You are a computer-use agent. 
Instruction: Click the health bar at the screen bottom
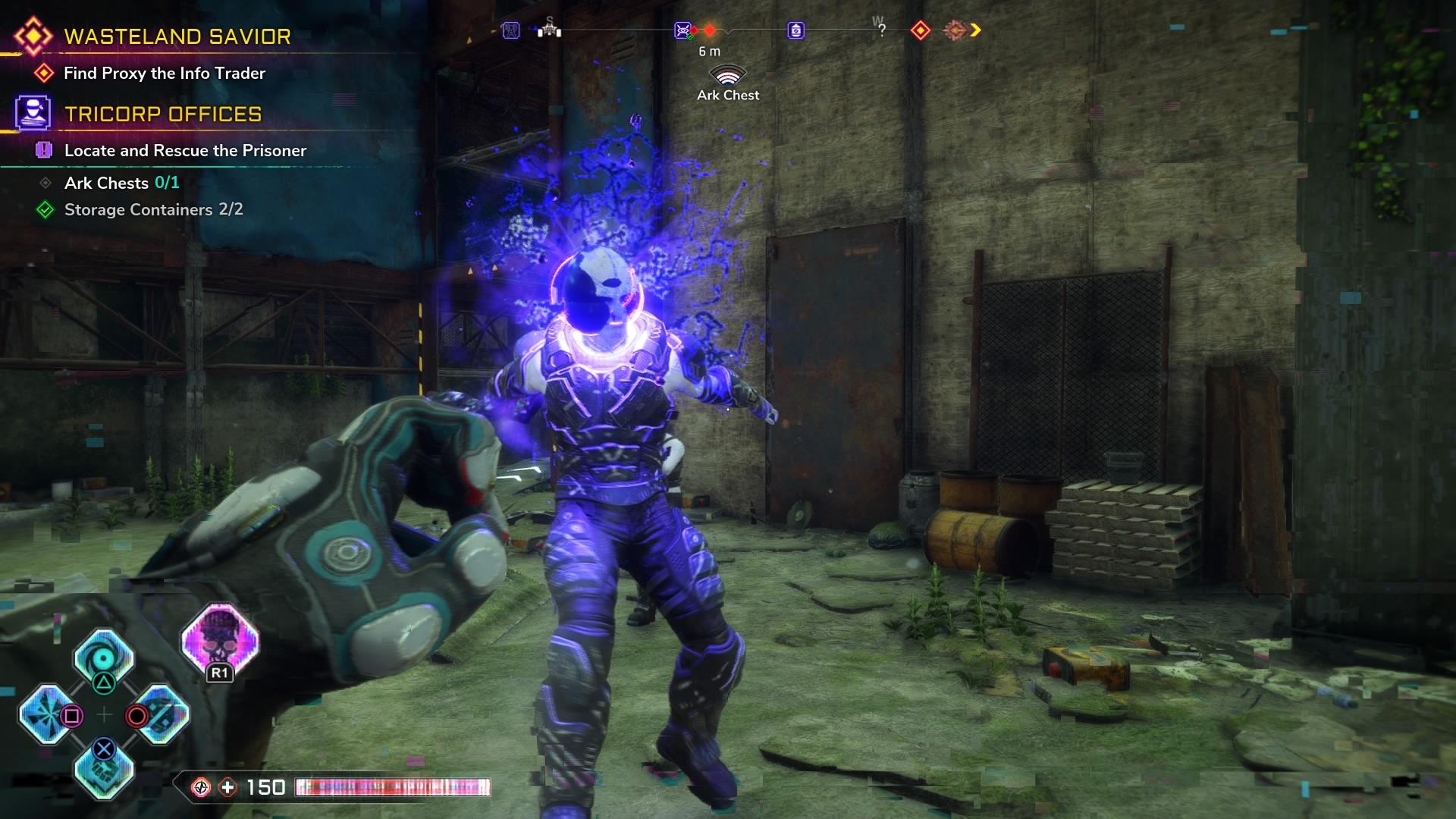(x=394, y=789)
